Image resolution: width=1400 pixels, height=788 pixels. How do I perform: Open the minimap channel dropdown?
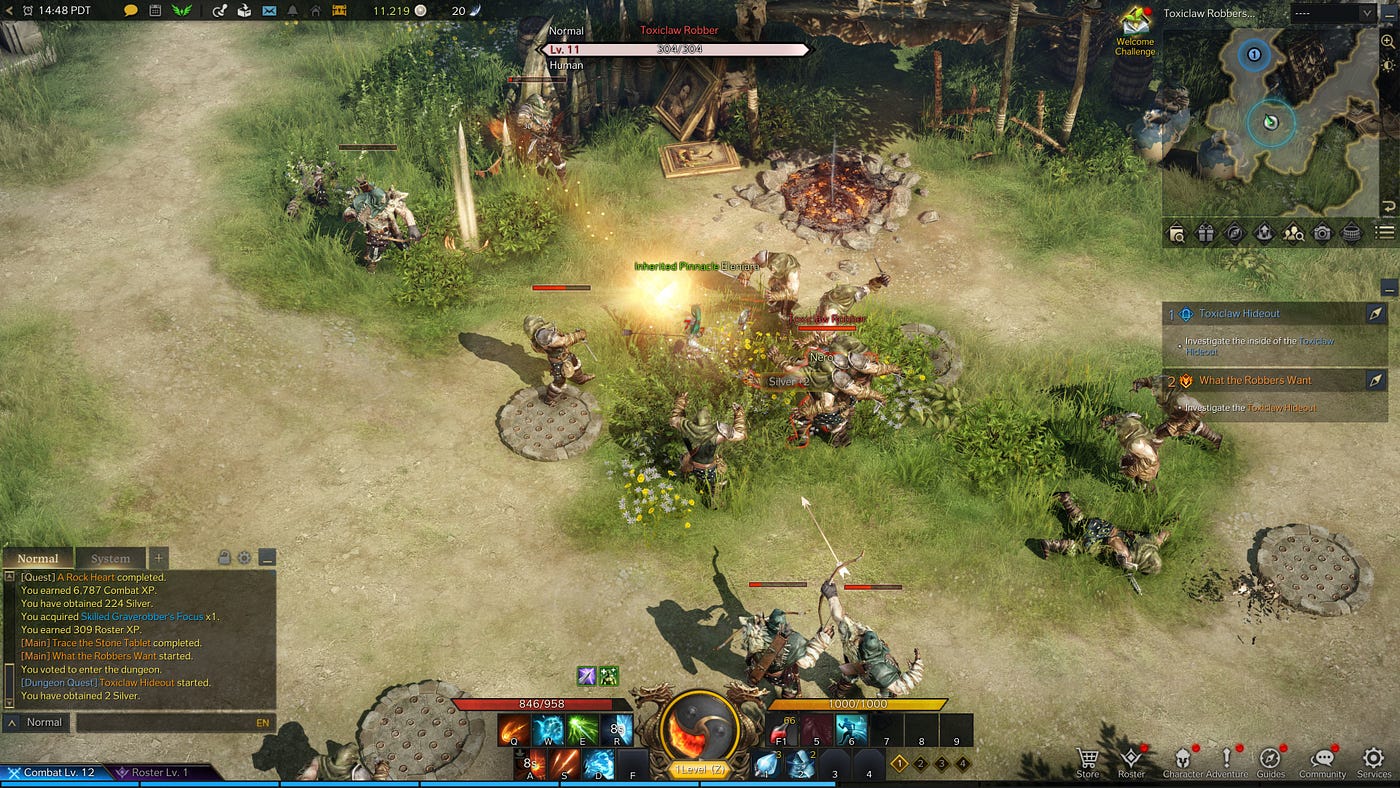(1332, 13)
